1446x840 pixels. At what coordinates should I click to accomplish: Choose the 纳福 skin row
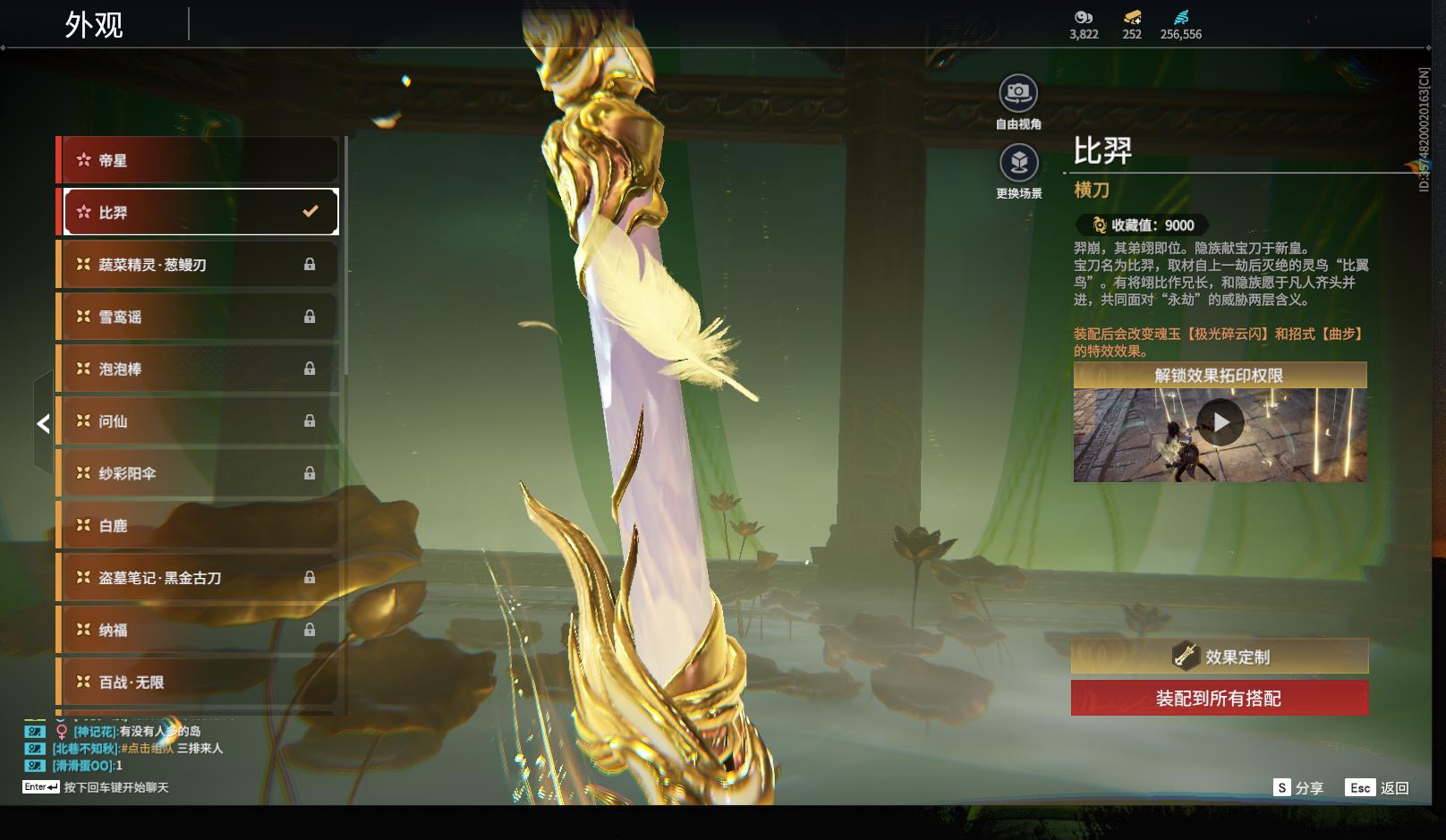pyautogui.click(x=198, y=630)
